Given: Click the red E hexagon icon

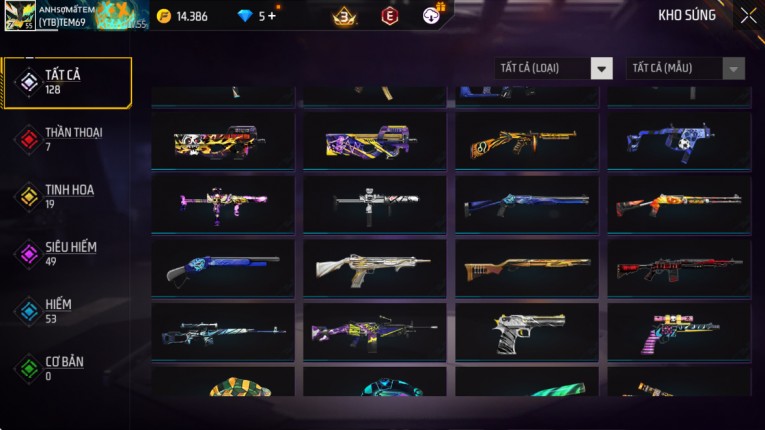Looking at the screenshot, I should pos(389,16).
